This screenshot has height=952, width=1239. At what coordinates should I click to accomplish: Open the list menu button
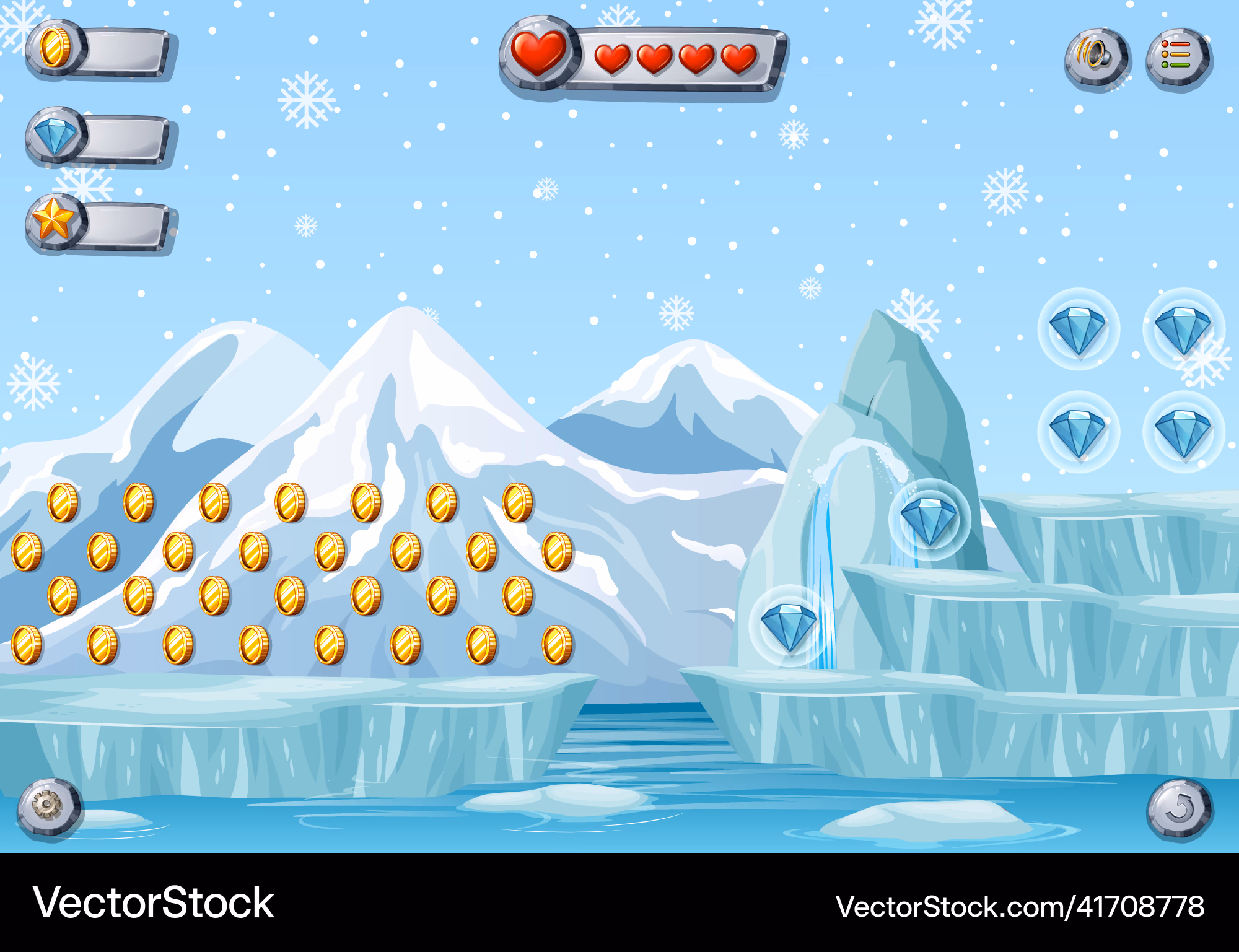tap(1178, 58)
